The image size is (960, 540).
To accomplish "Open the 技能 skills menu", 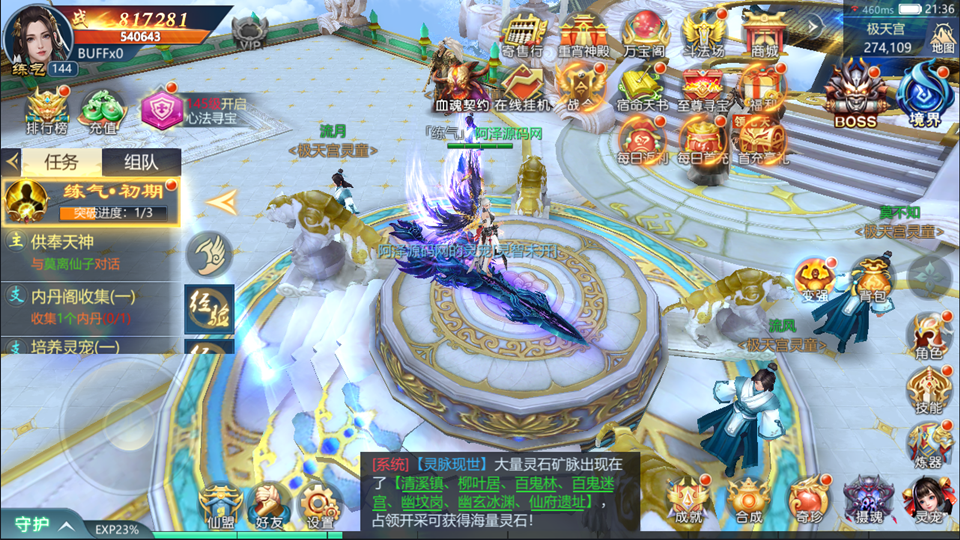I will 928,390.
